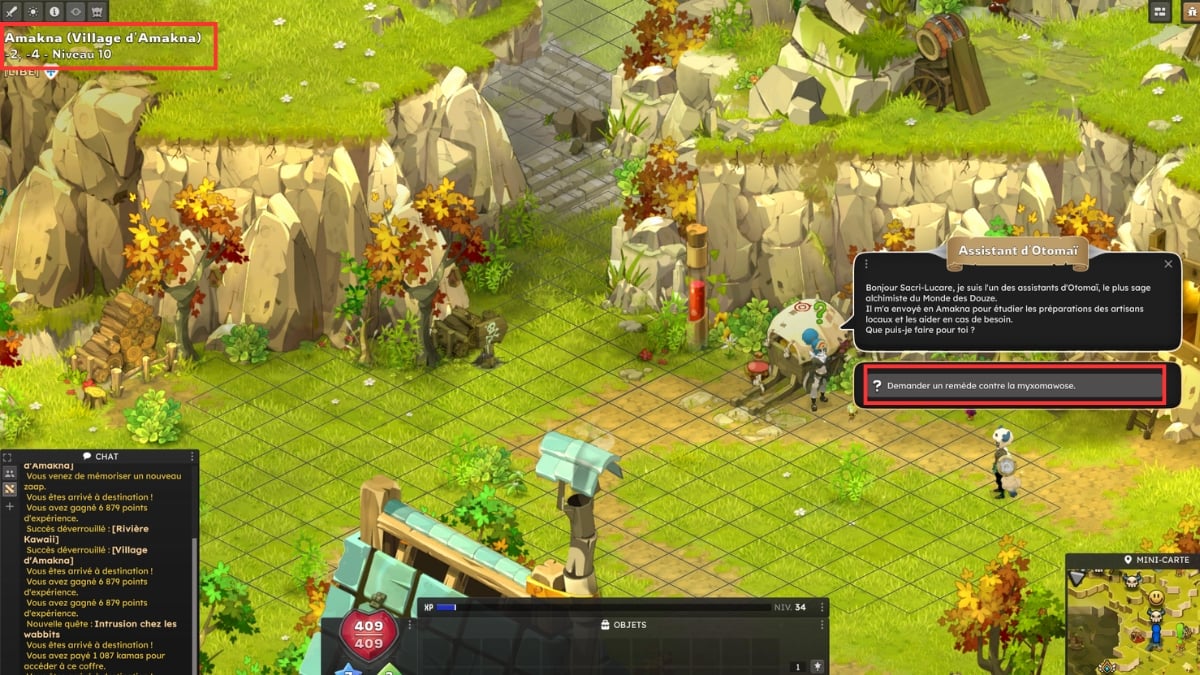Image resolution: width=1200 pixels, height=675 pixels.
Task: Toggle the eye visibility icon
Action: (x=76, y=11)
